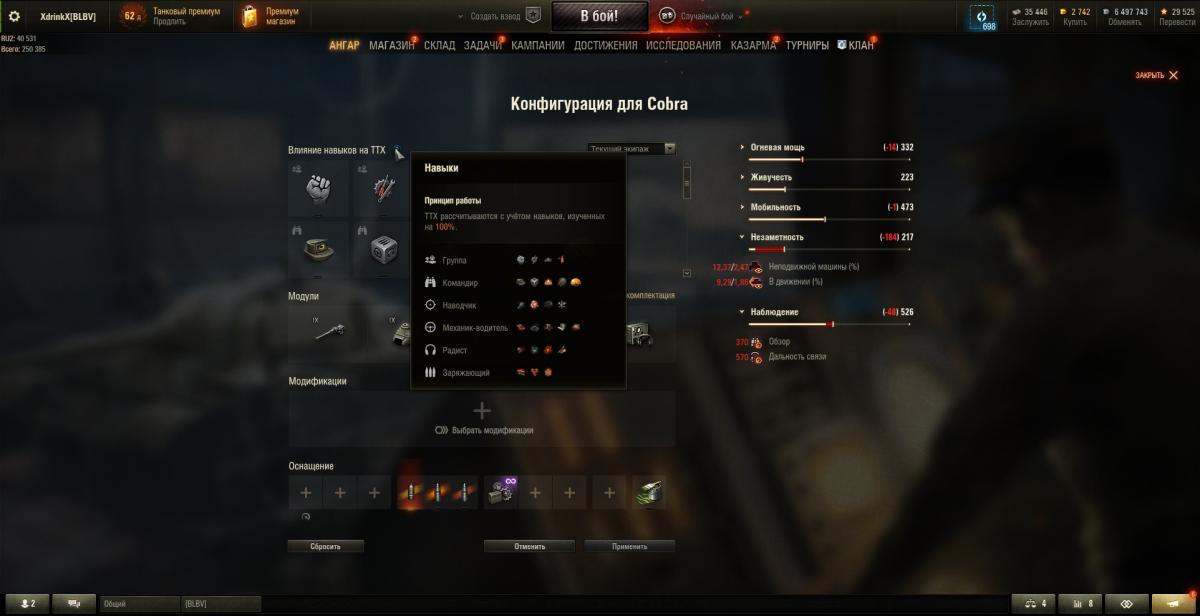Screen dimensions: 1200x616
Task: Open the КАЗАРМА tab
Action: (753, 45)
